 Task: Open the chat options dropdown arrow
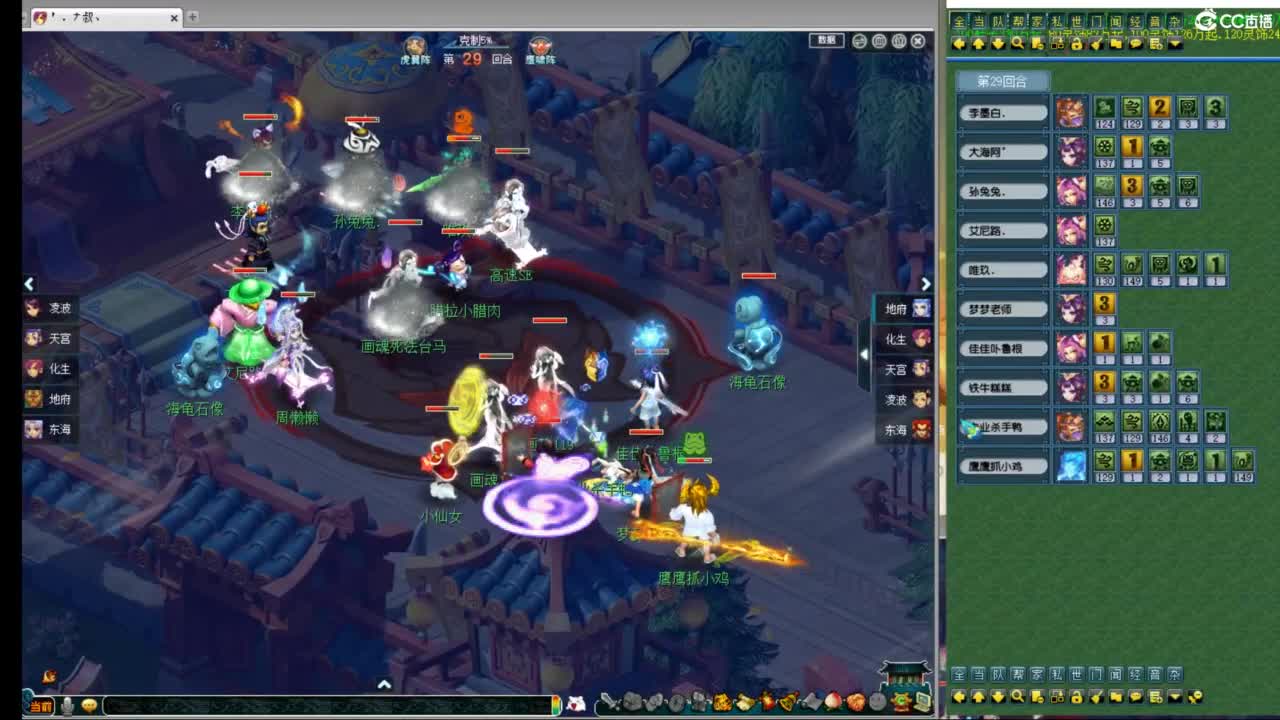point(1176,44)
